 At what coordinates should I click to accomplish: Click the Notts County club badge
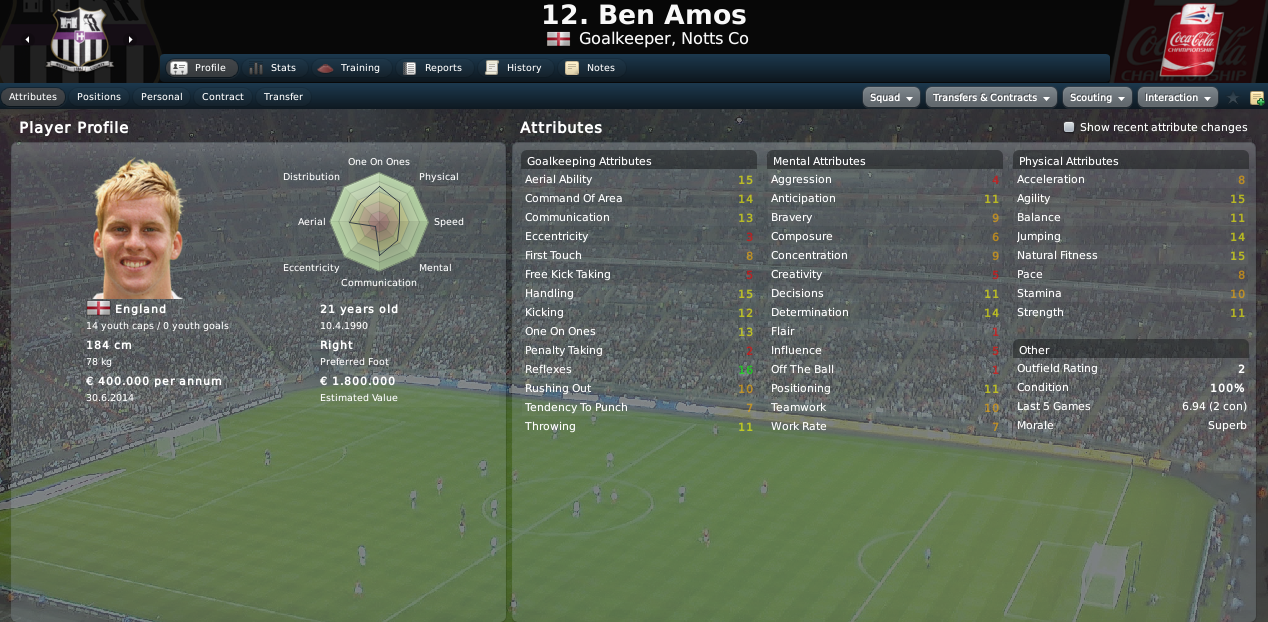79,42
